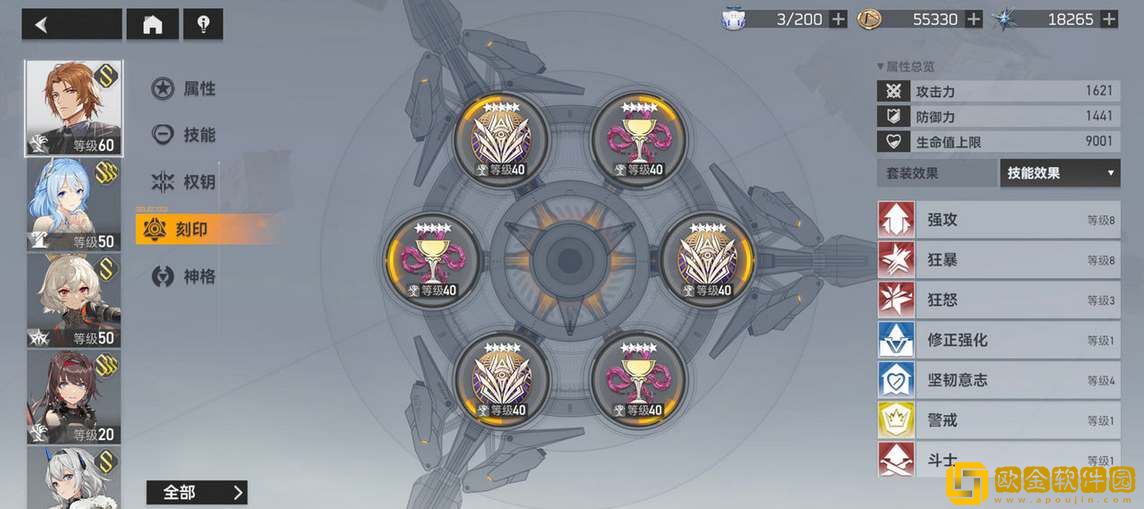Select the brown-haired level 60 character
The height and width of the screenshot is (509, 1144).
point(73,108)
